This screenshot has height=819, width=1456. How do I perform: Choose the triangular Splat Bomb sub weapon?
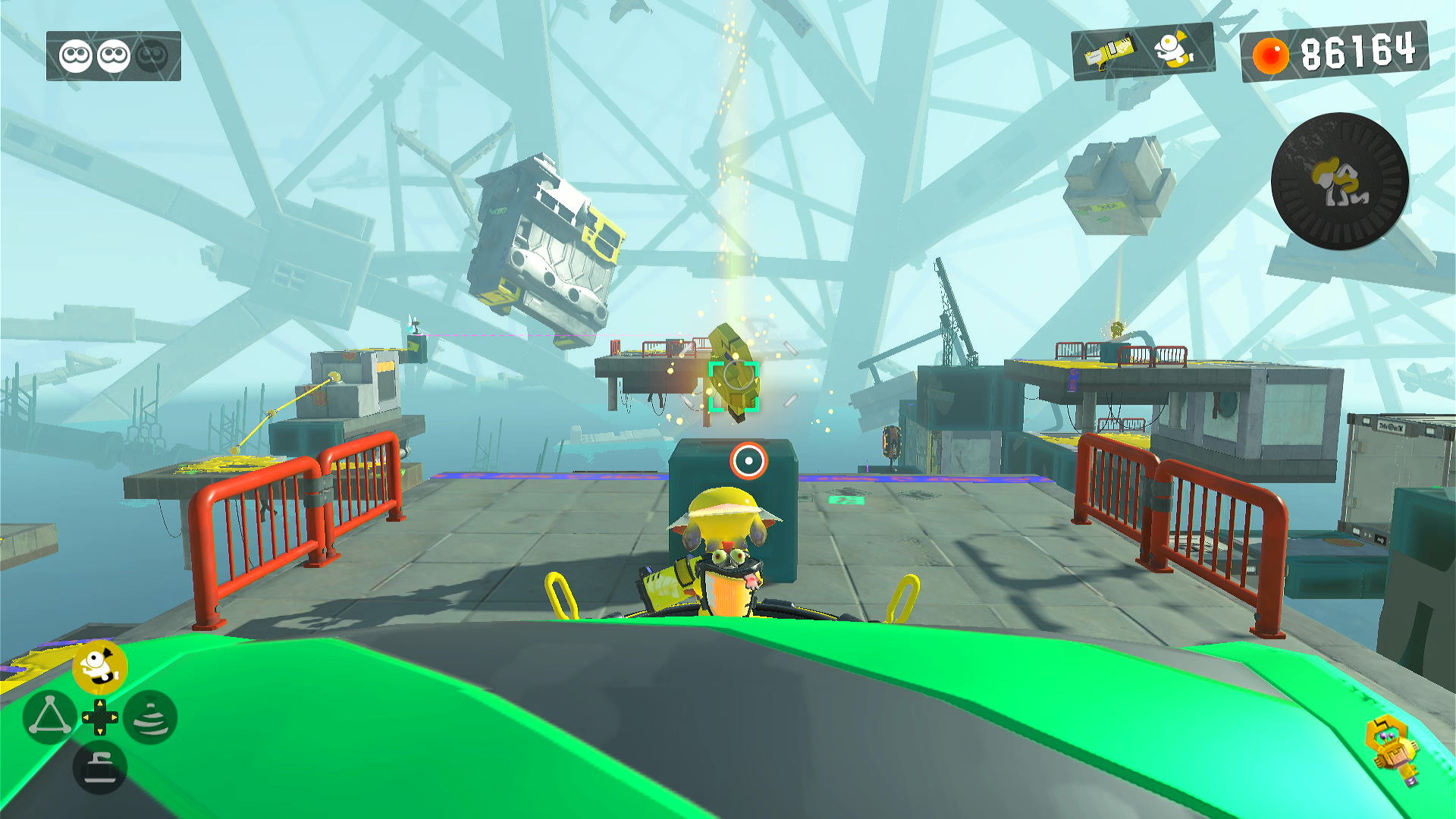(49, 717)
